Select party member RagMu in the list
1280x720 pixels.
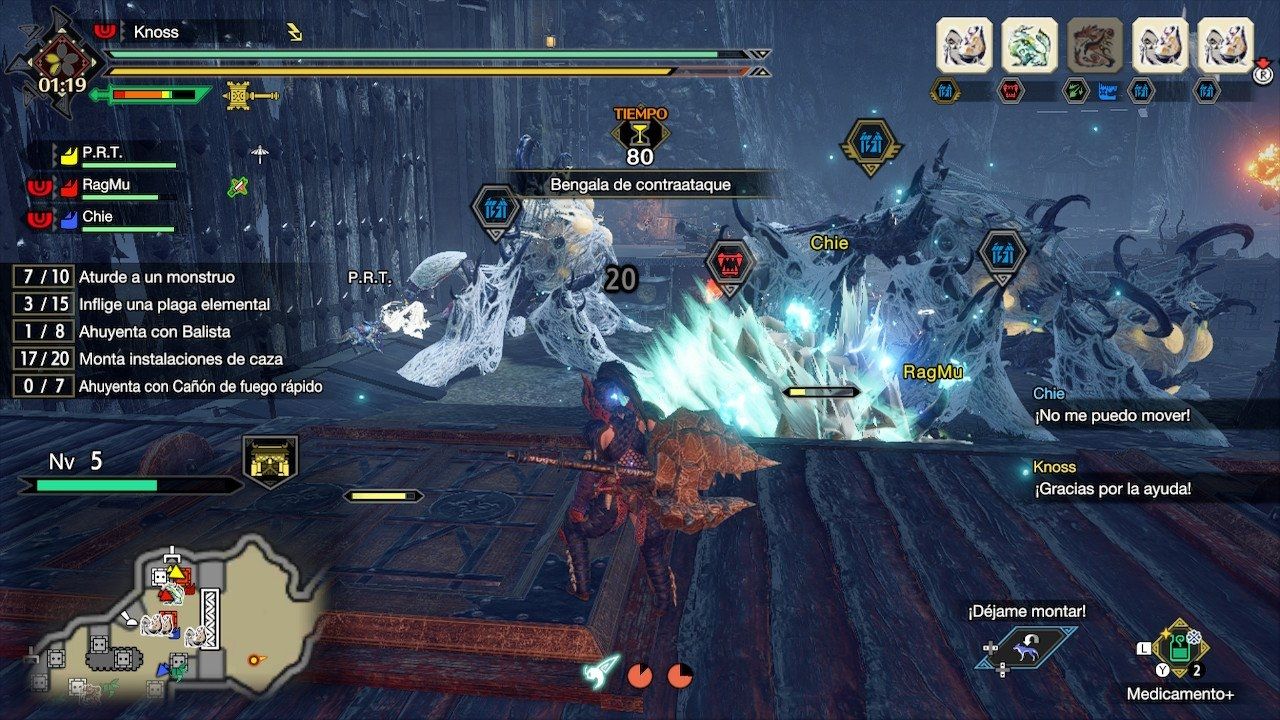[x=106, y=185]
